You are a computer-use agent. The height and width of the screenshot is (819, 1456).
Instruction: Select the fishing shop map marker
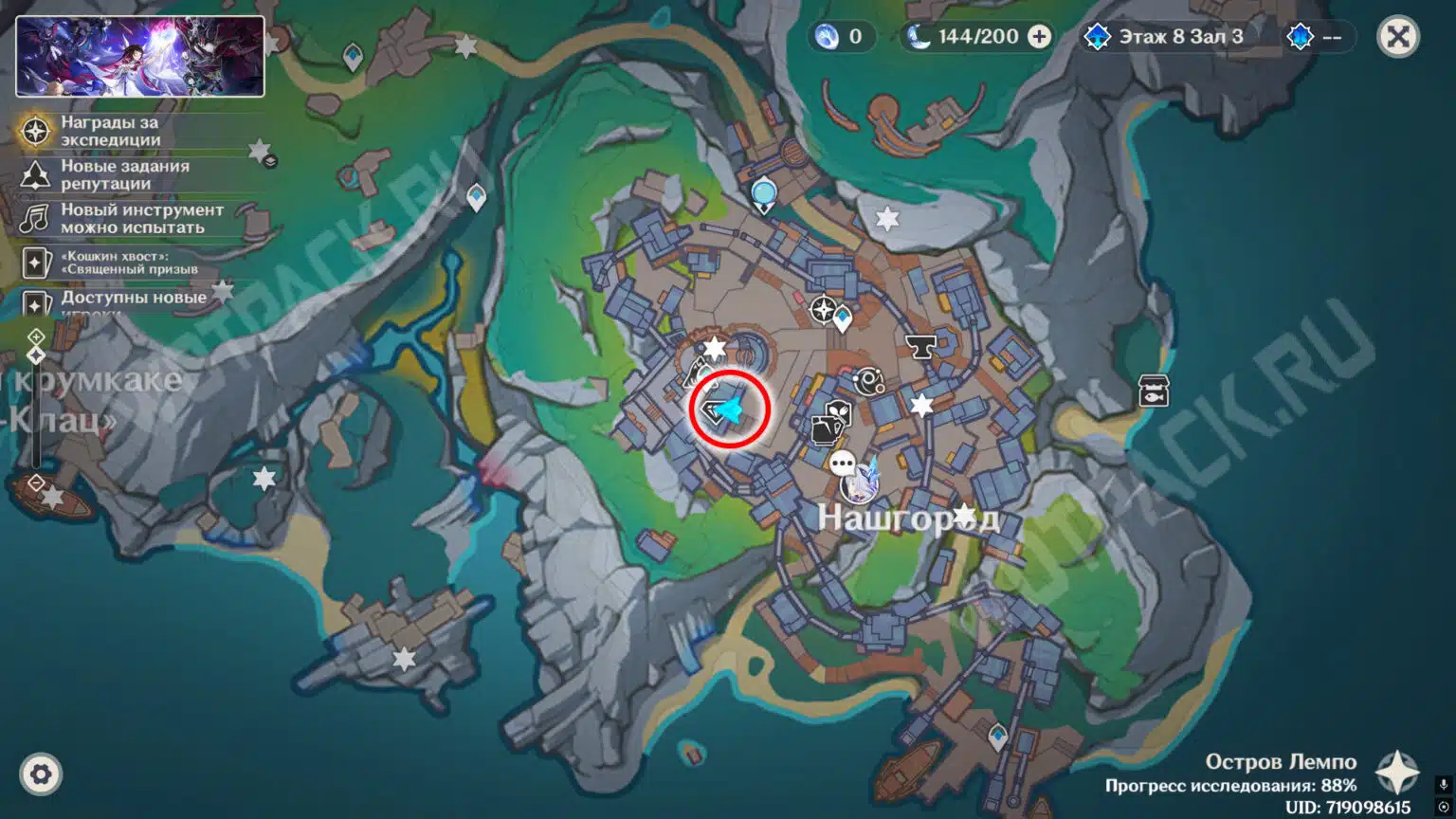(x=1154, y=390)
